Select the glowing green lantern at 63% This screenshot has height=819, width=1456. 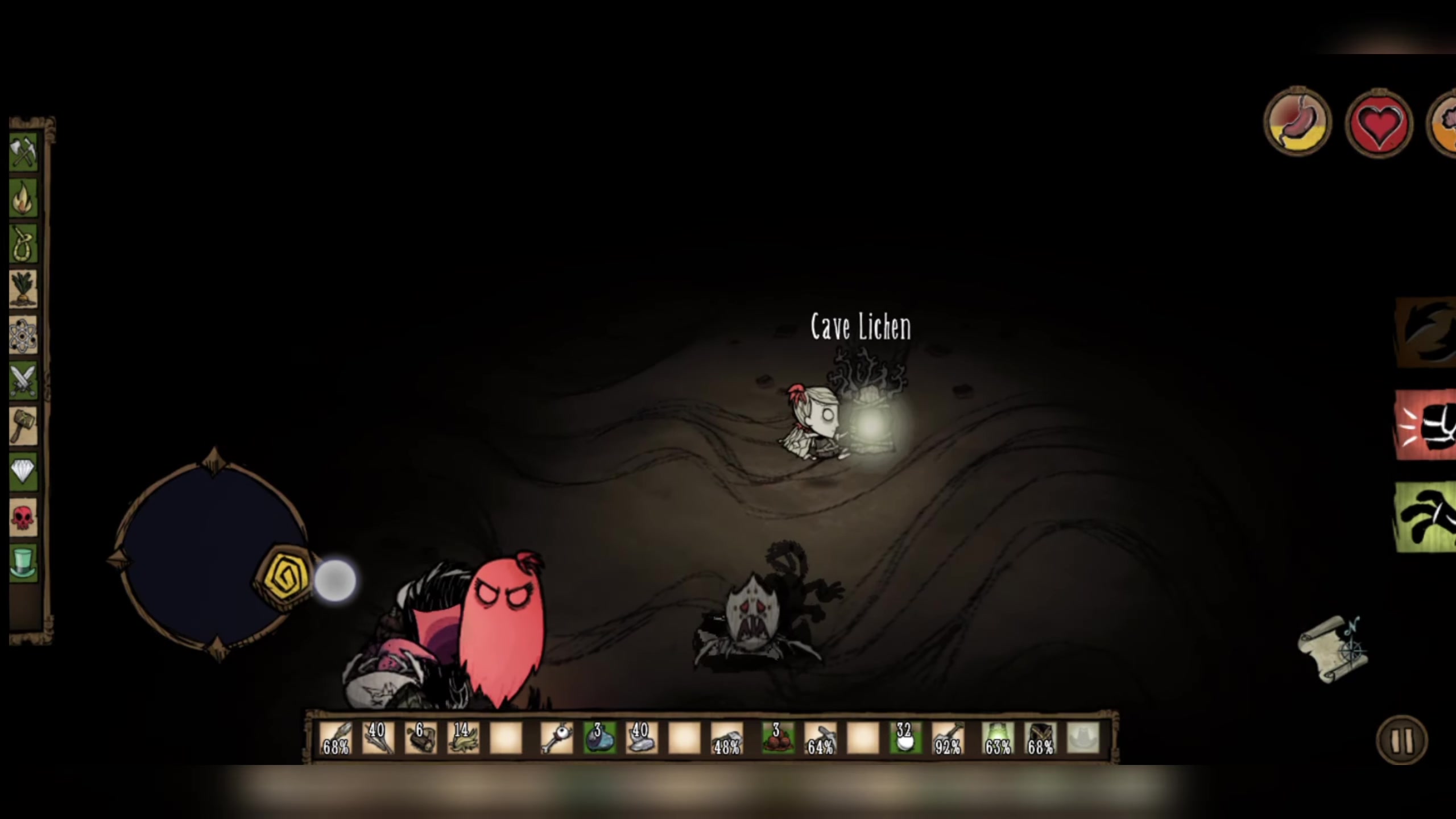point(998,739)
